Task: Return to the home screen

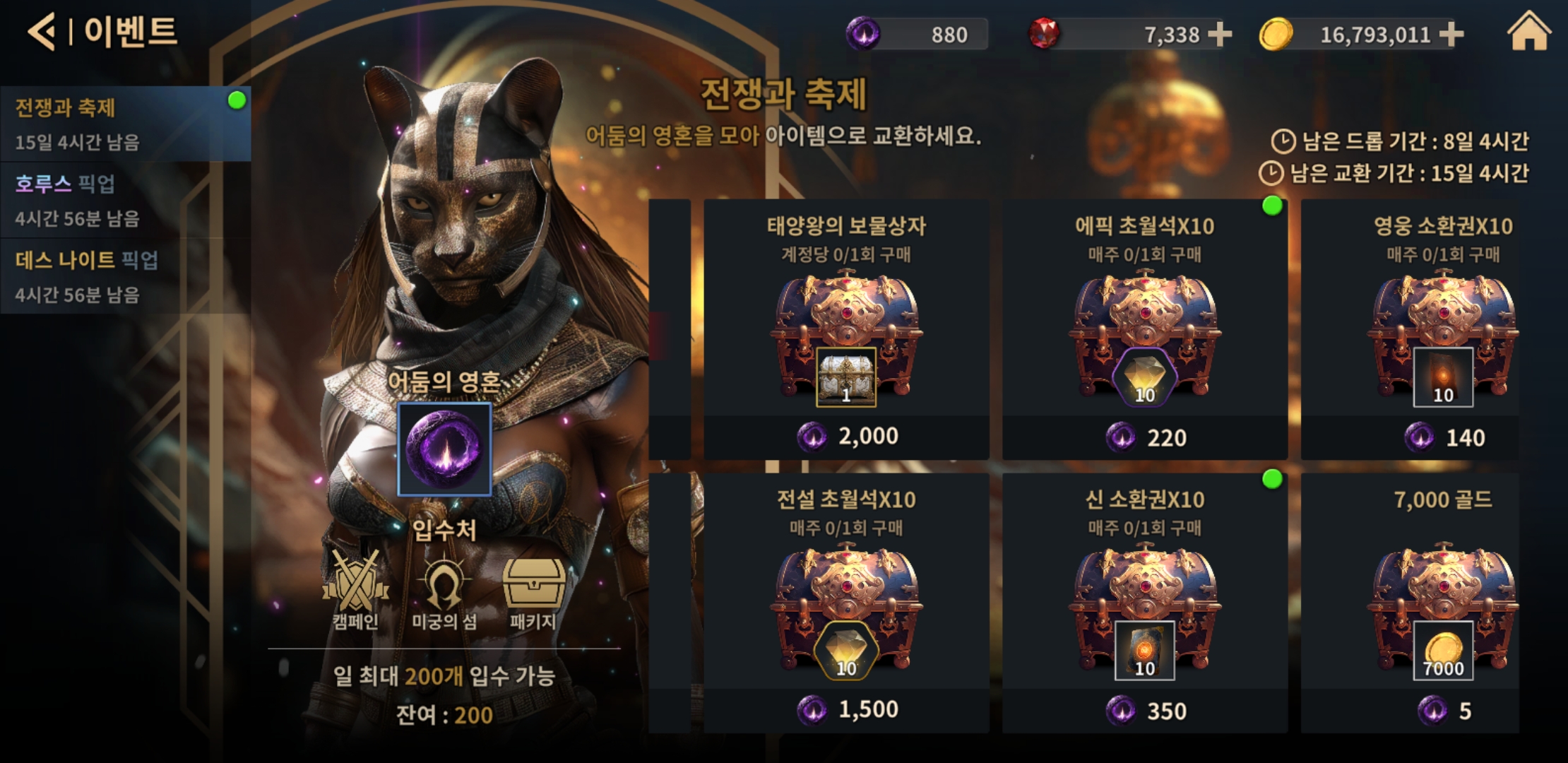Action: click(x=1528, y=32)
